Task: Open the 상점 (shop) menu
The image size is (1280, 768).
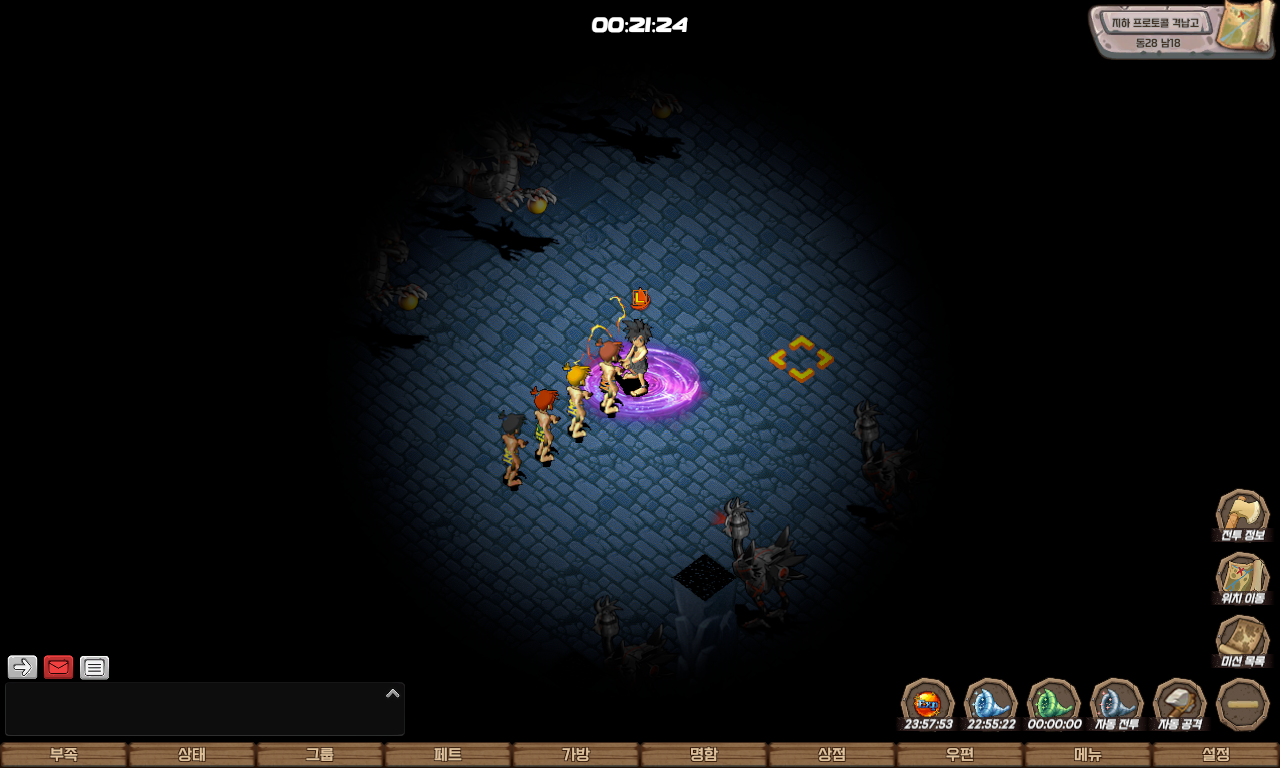Action: 832,755
